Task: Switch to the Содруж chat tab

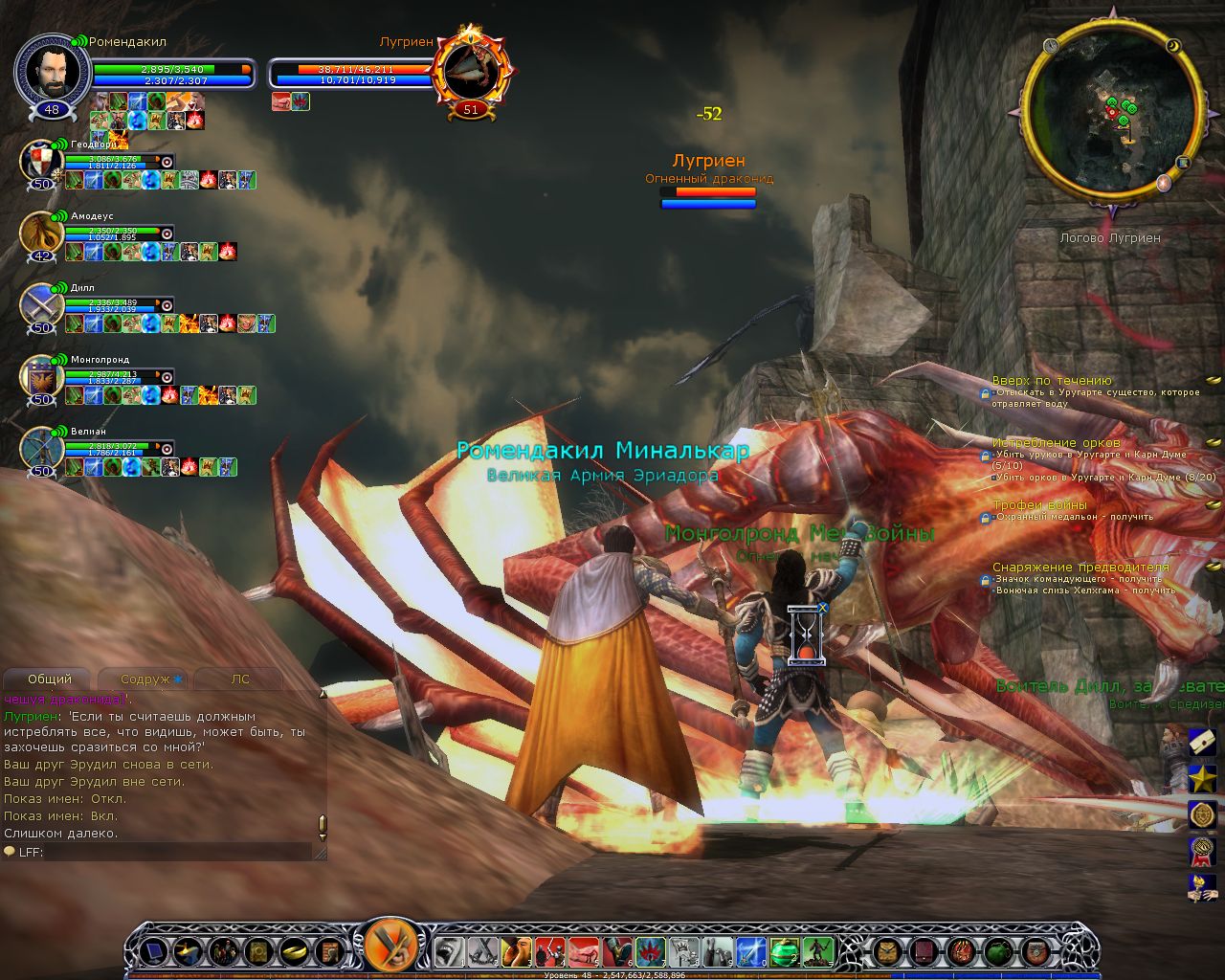Action: click(145, 679)
